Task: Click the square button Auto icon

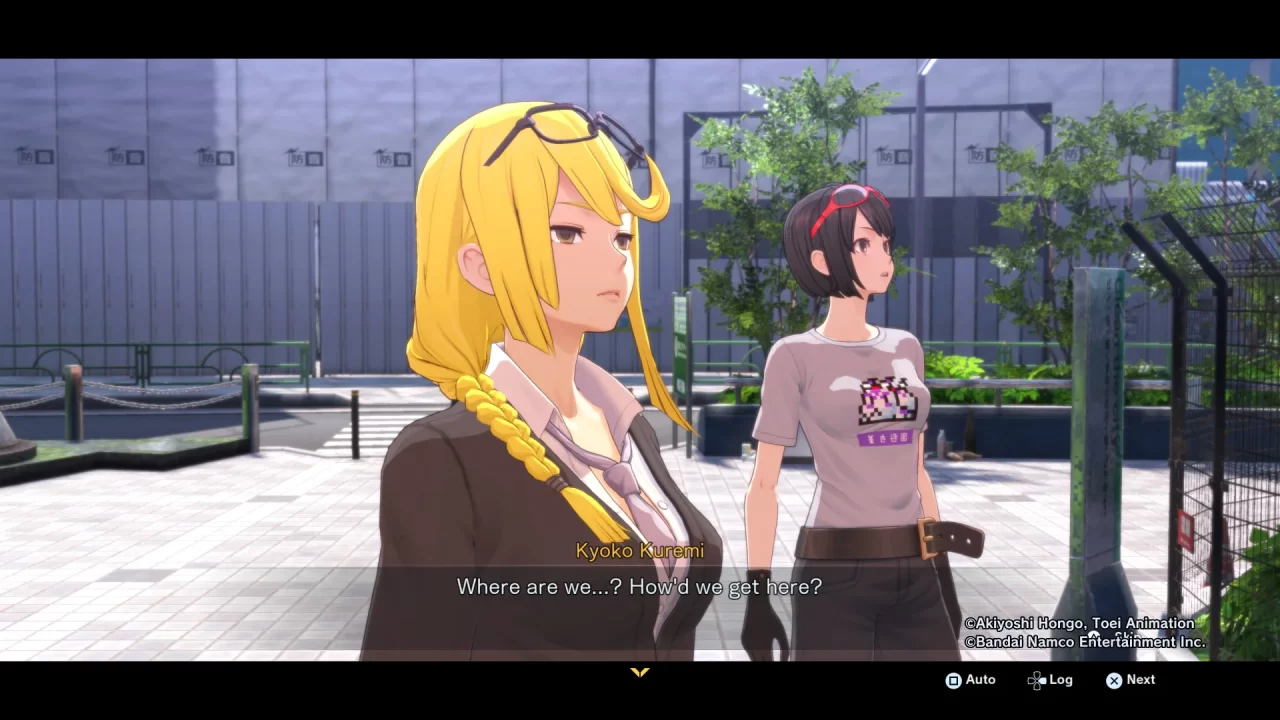Action: click(x=953, y=680)
